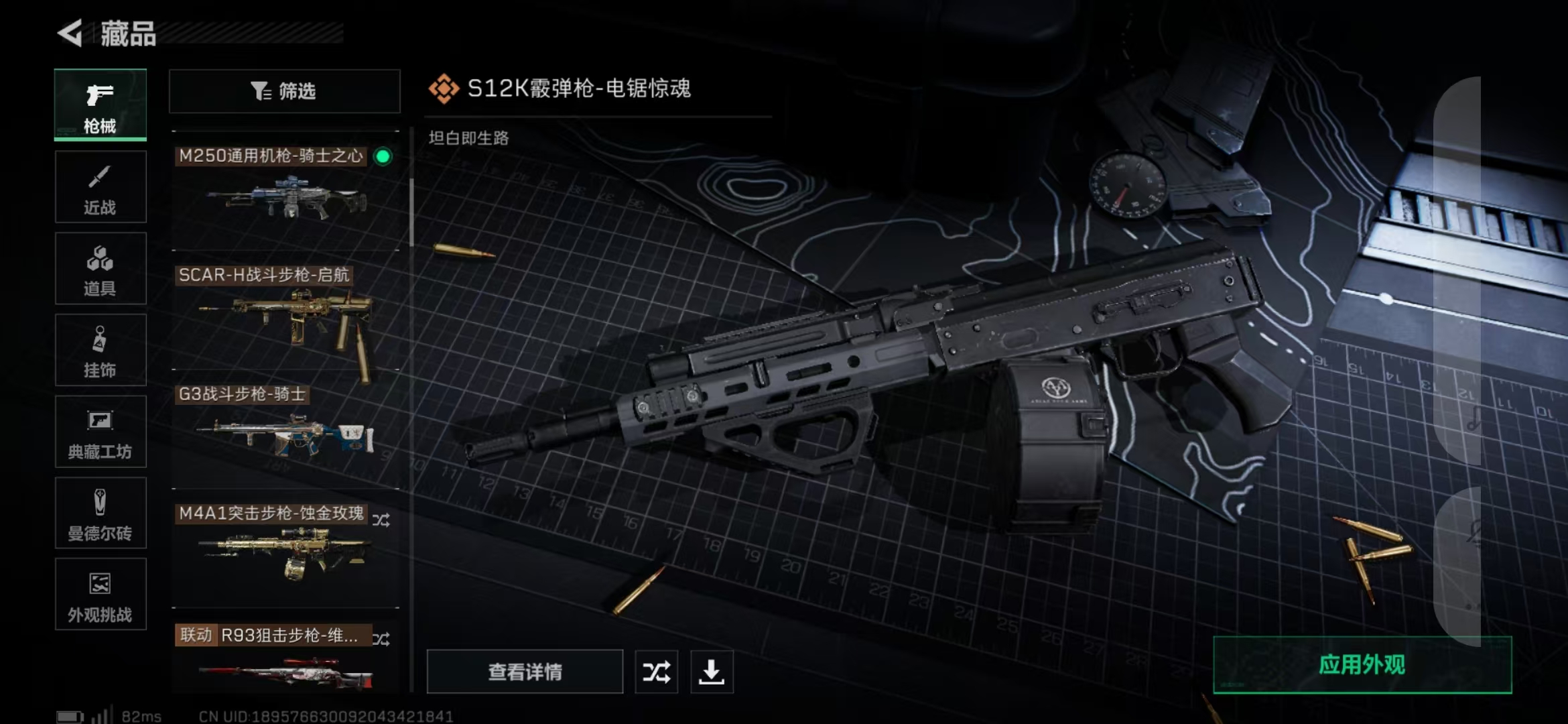Select the 道具 items category icon
The image size is (1568, 724).
pos(100,268)
